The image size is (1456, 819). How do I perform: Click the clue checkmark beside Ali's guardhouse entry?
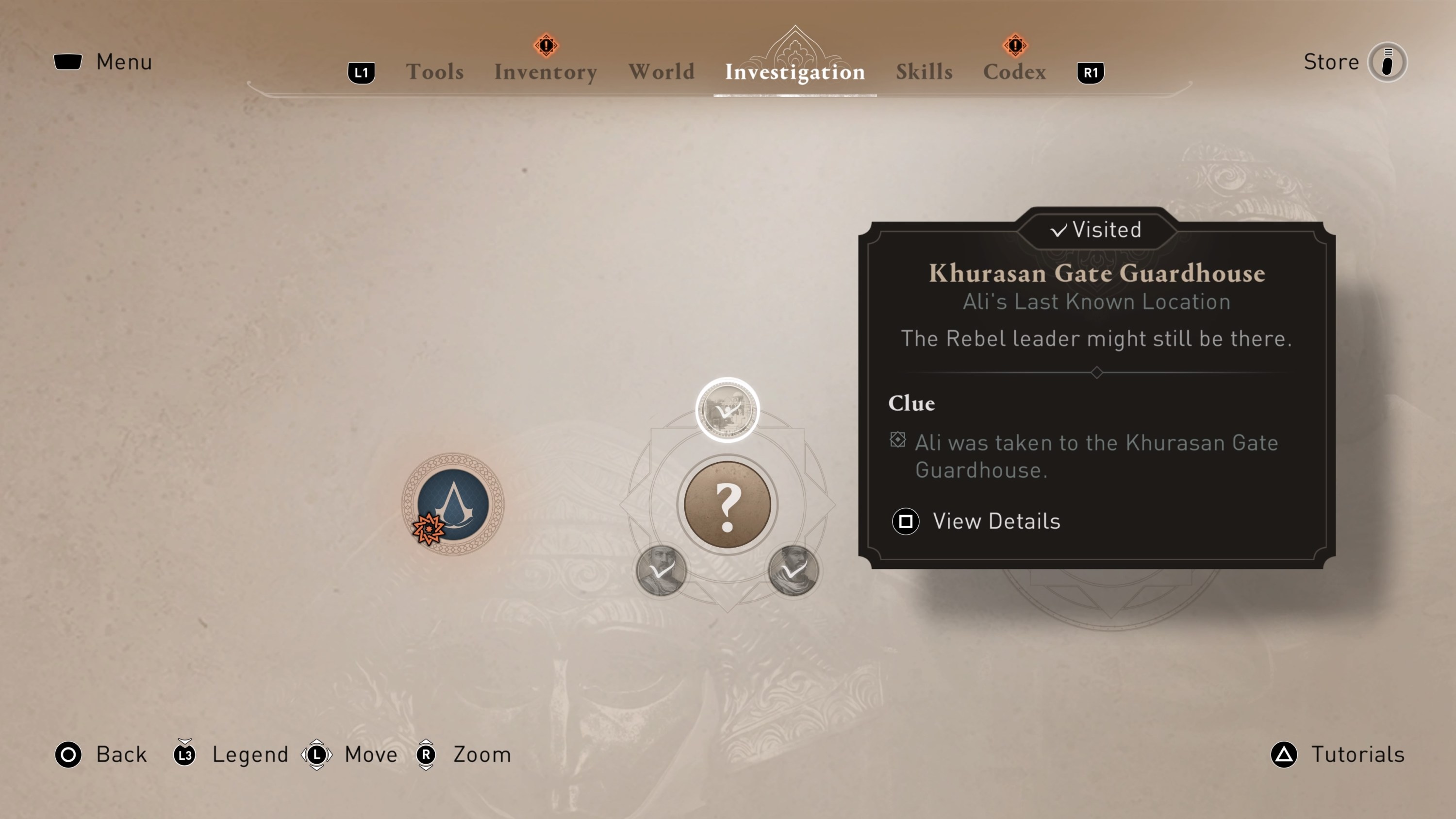pyautogui.click(x=897, y=441)
